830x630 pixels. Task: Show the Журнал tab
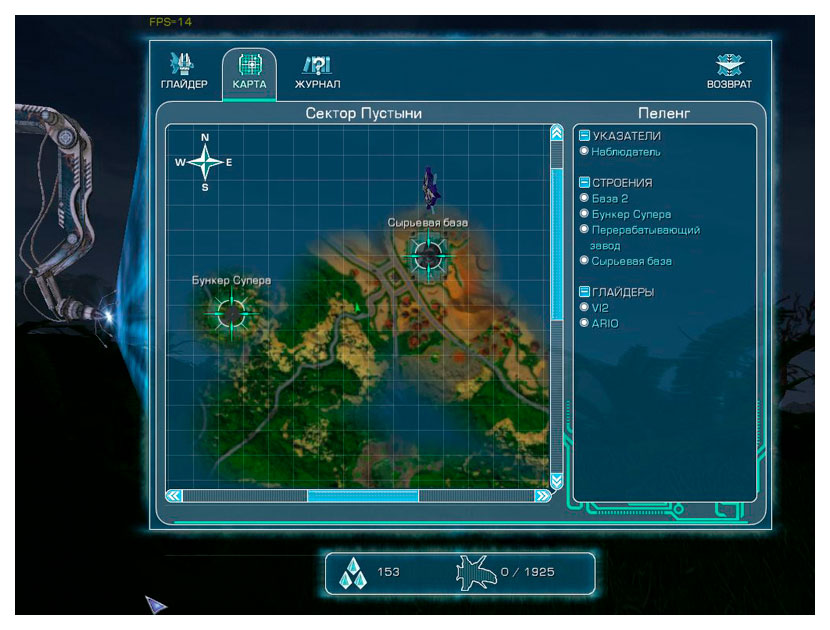click(317, 73)
